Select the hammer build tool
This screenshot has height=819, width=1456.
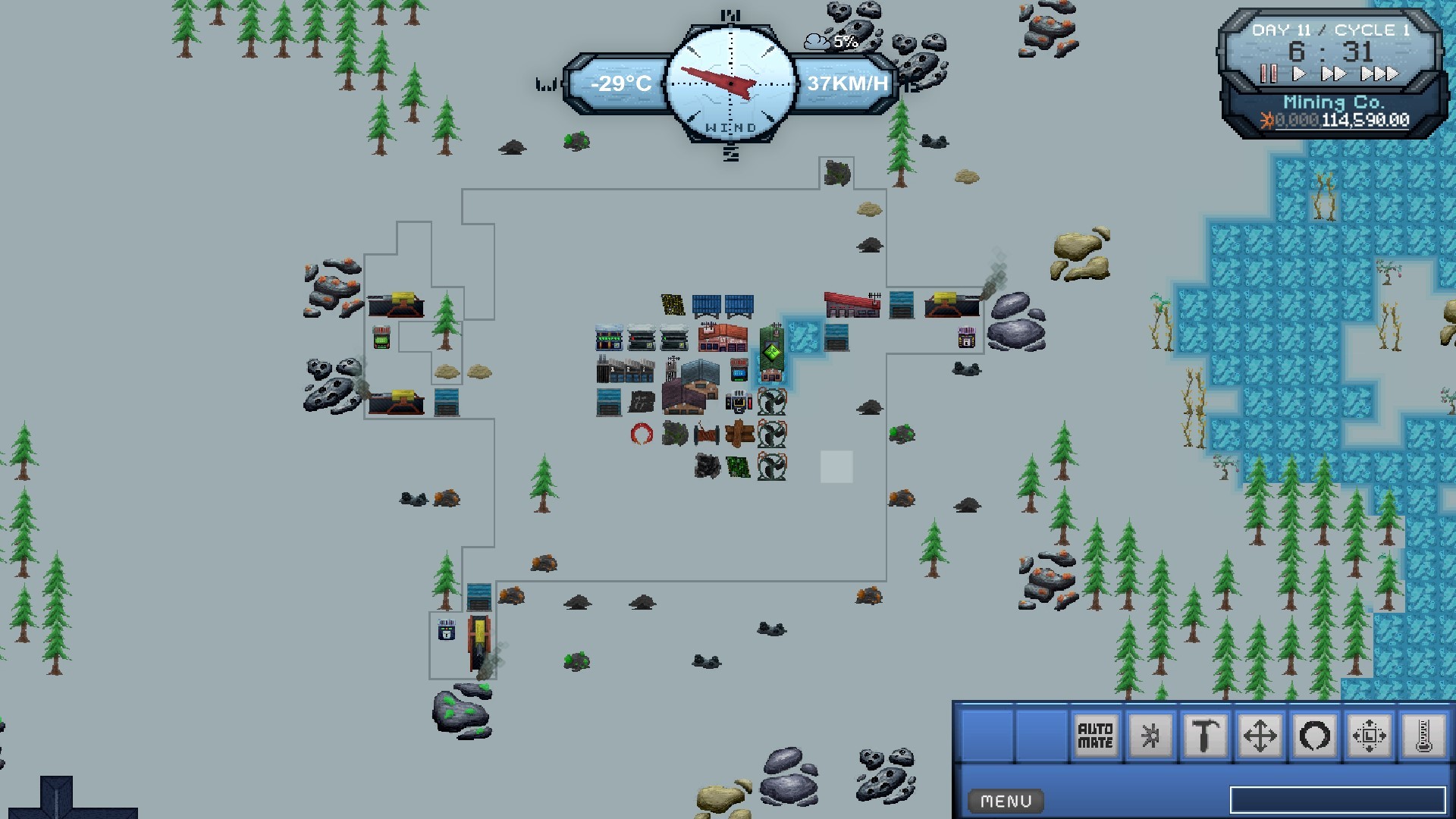coord(1206,736)
